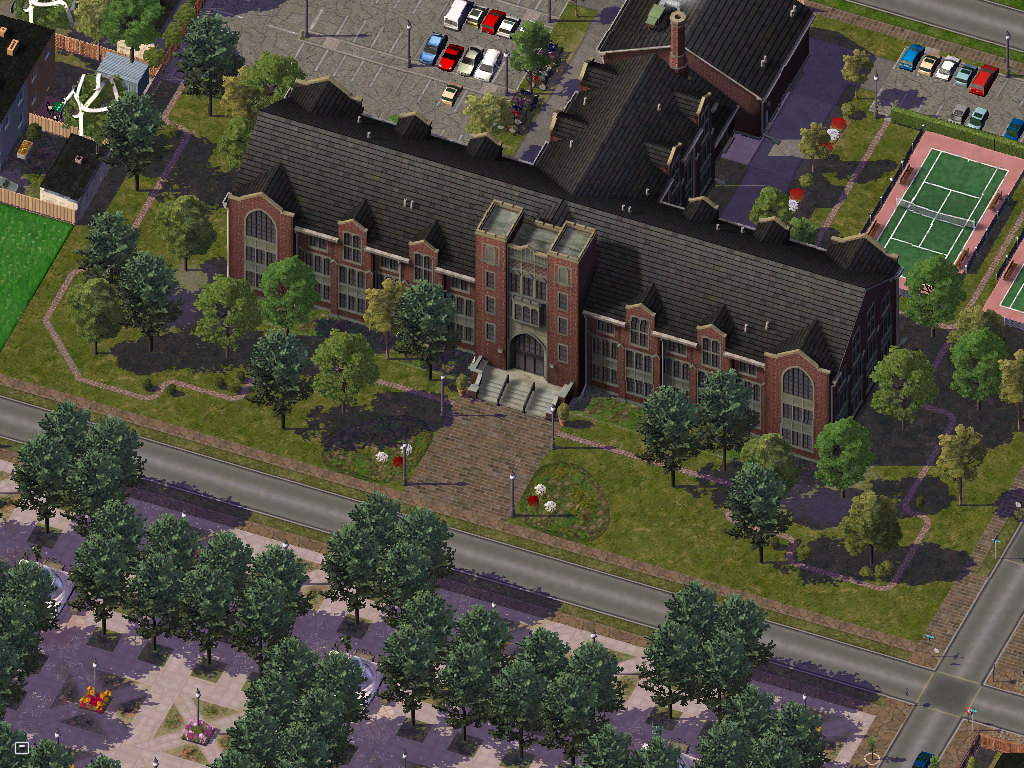Click the small show-interface box icon
The image size is (1024, 768).
coord(22,747)
